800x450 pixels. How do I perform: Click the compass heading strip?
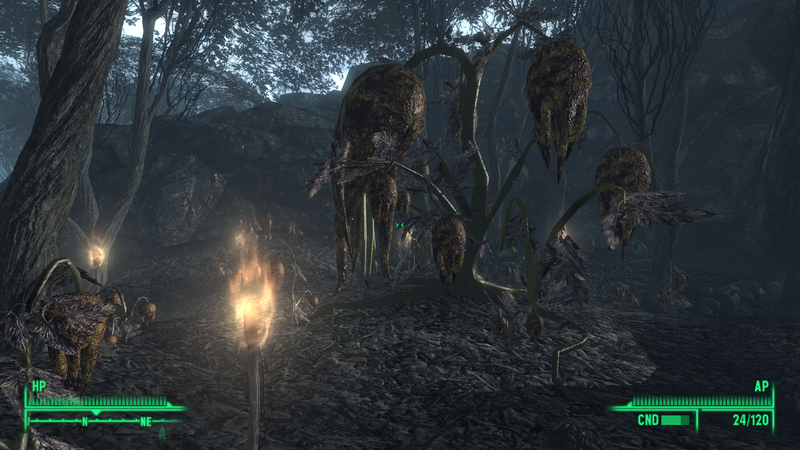(x=105, y=421)
